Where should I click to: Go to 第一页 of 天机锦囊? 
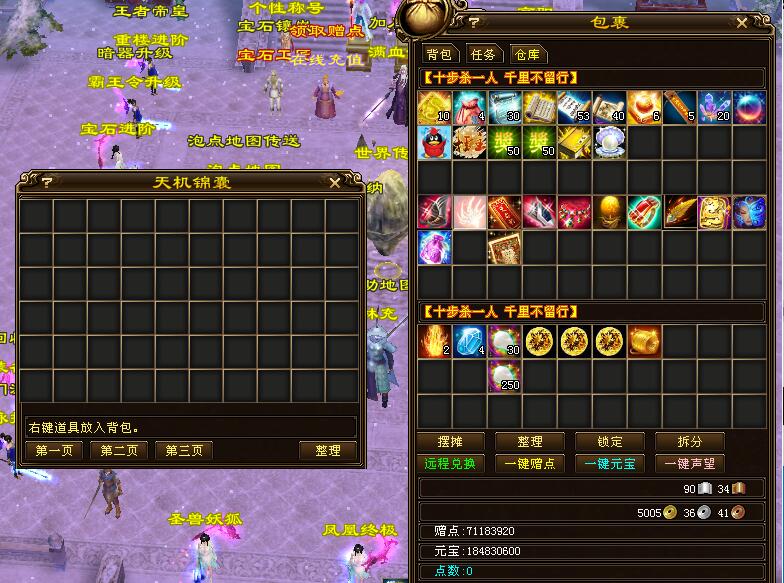(x=54, y=451)
